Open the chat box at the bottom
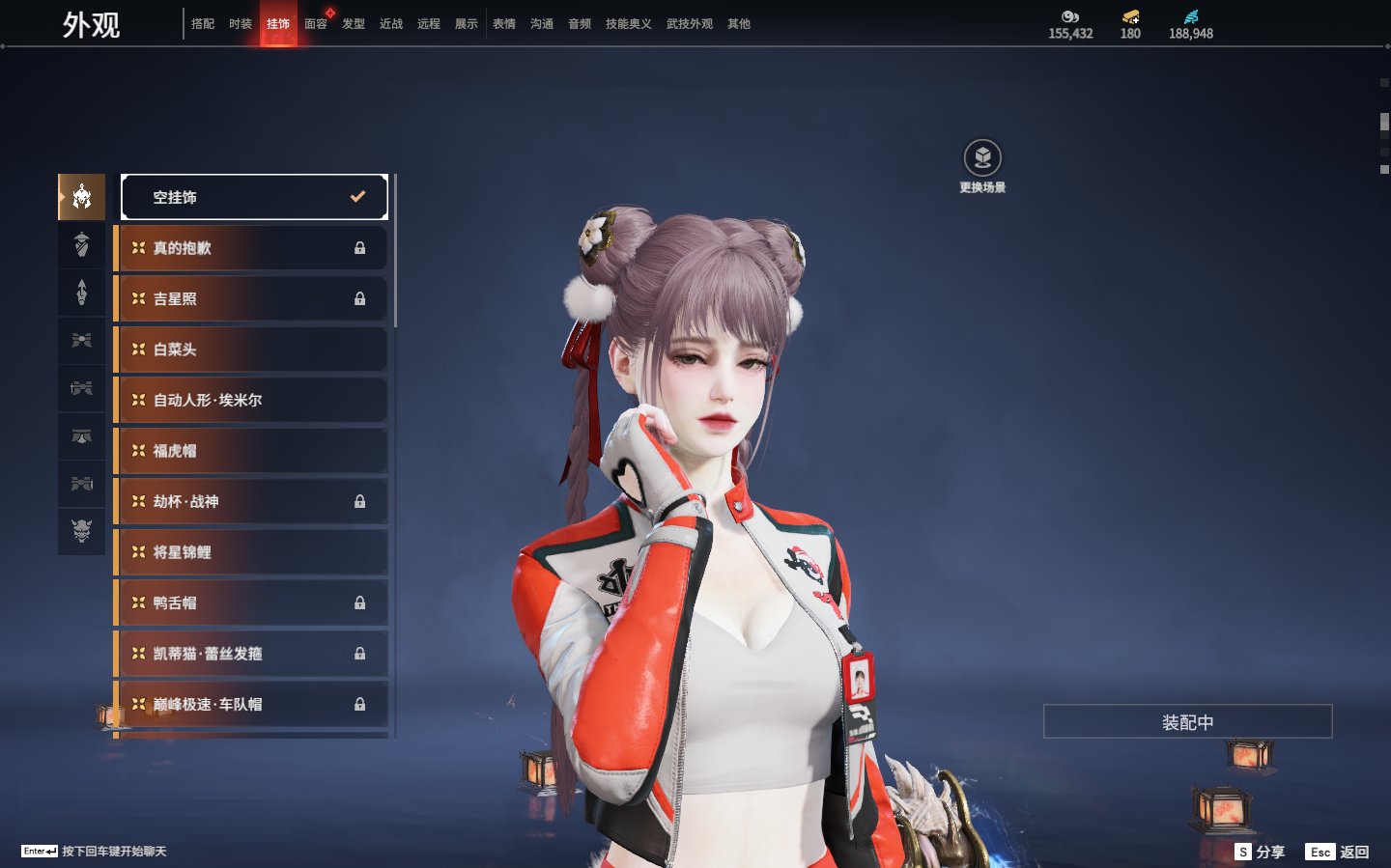The width and height of the screenshot is (1391, 868). coord(94,852)
